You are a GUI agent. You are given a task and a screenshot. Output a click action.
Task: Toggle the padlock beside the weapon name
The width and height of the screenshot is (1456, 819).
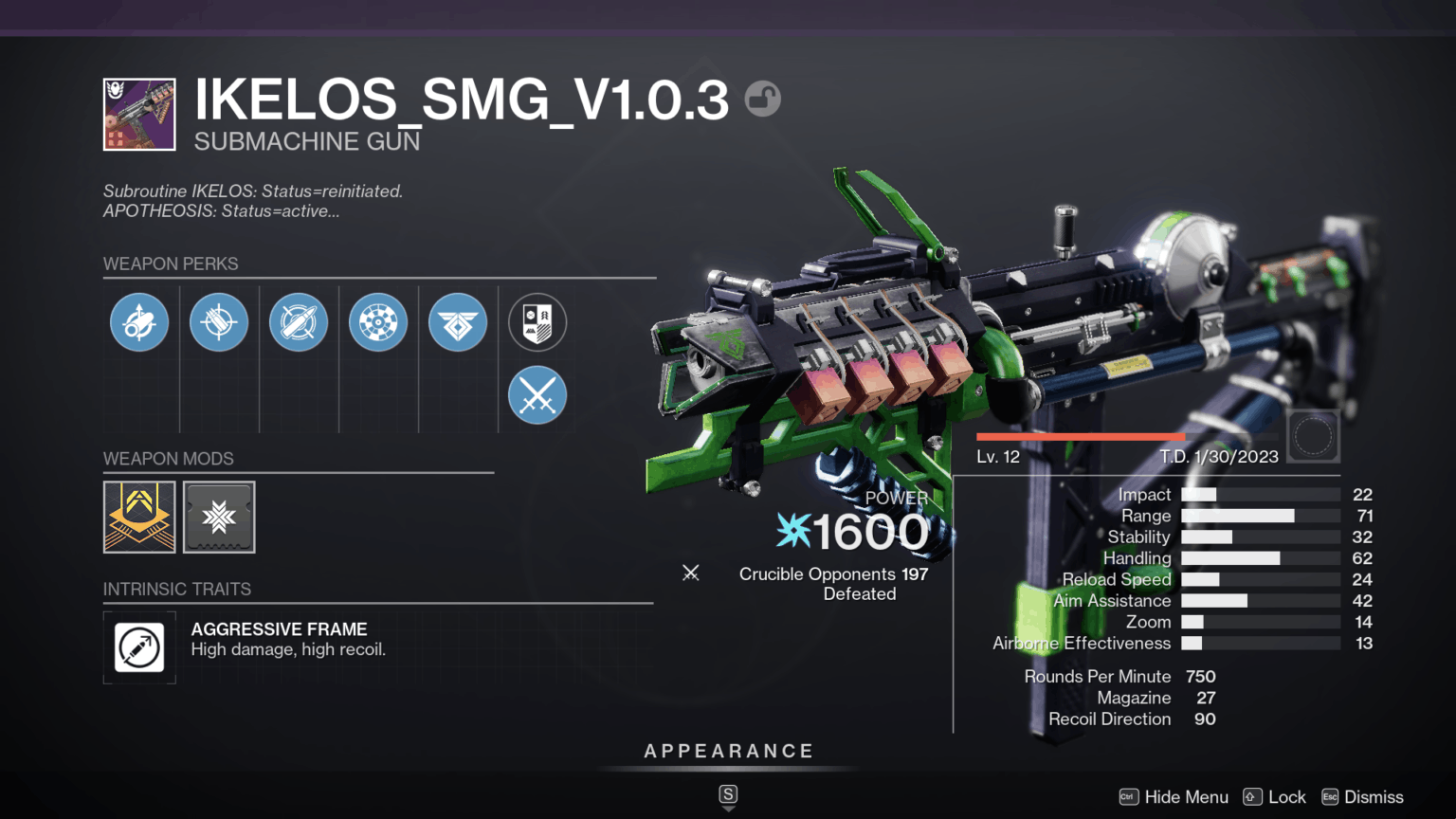764,99
